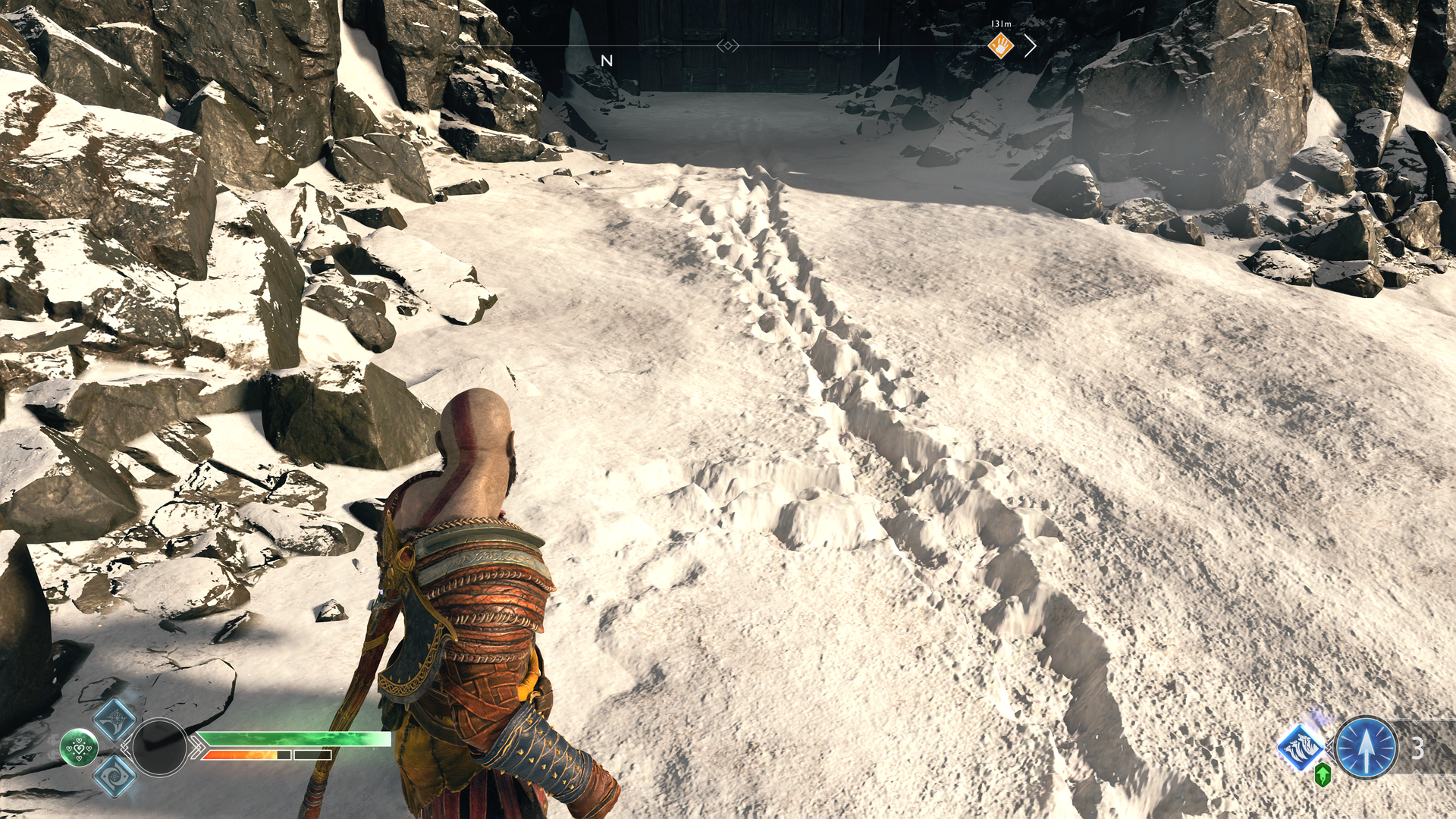Viewport: 1456px width, 819px height.
Task: Trigger the blue wolf pack summon icon
Action: tap(1301, 746)
